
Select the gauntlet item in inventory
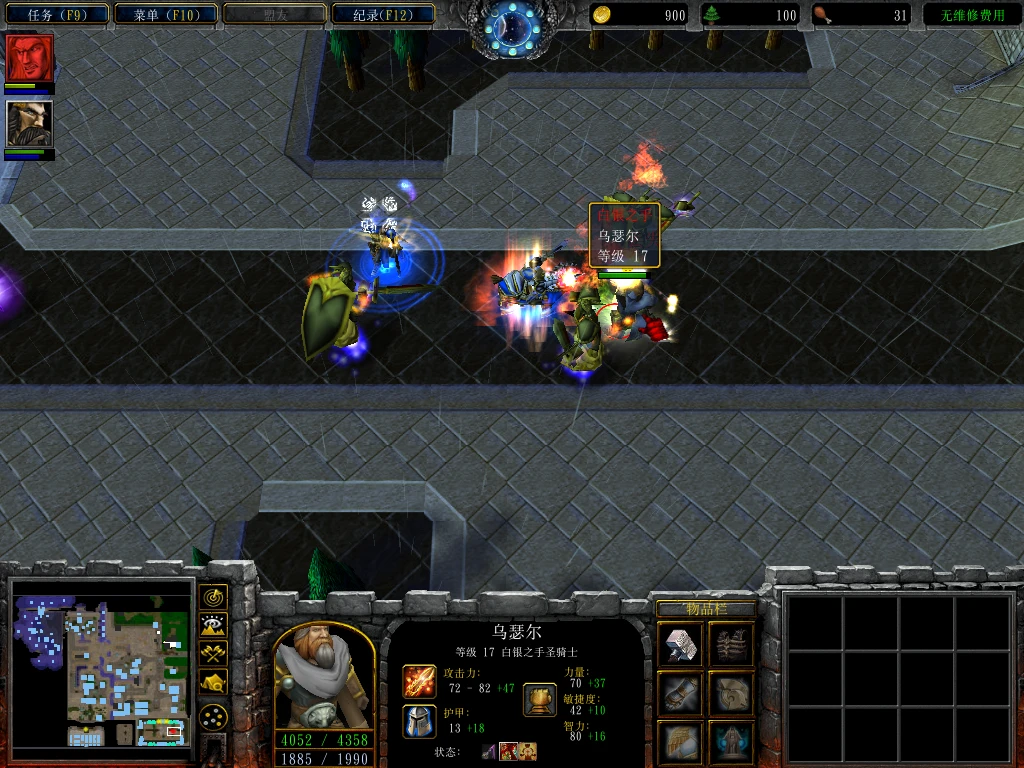(x=681, y=693)
